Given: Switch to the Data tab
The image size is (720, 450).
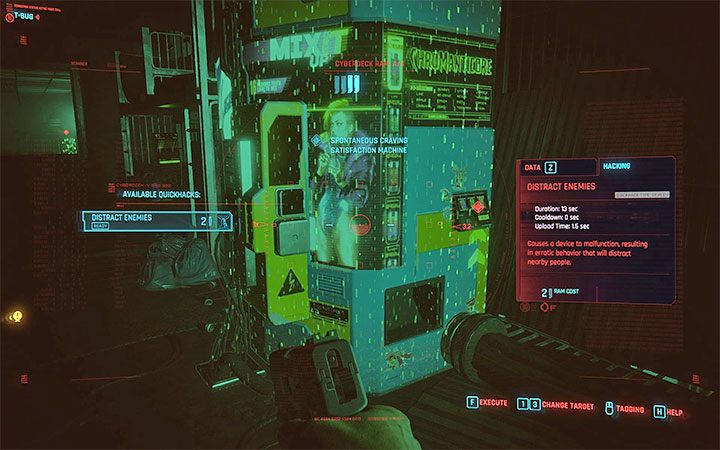Looking at the screenshot, I should tap(541, 167).
